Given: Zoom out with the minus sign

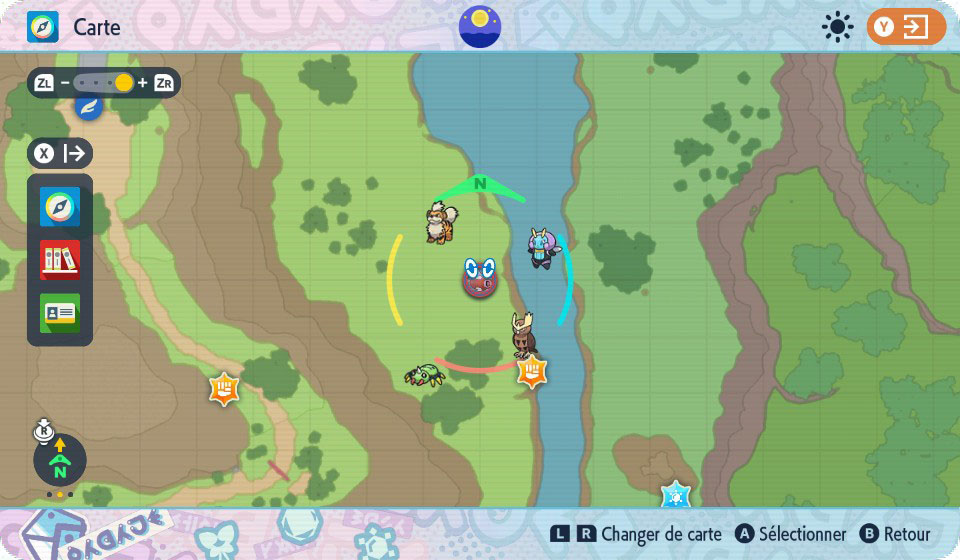Looking at the screenshot, I should click(x=64, y=83).
